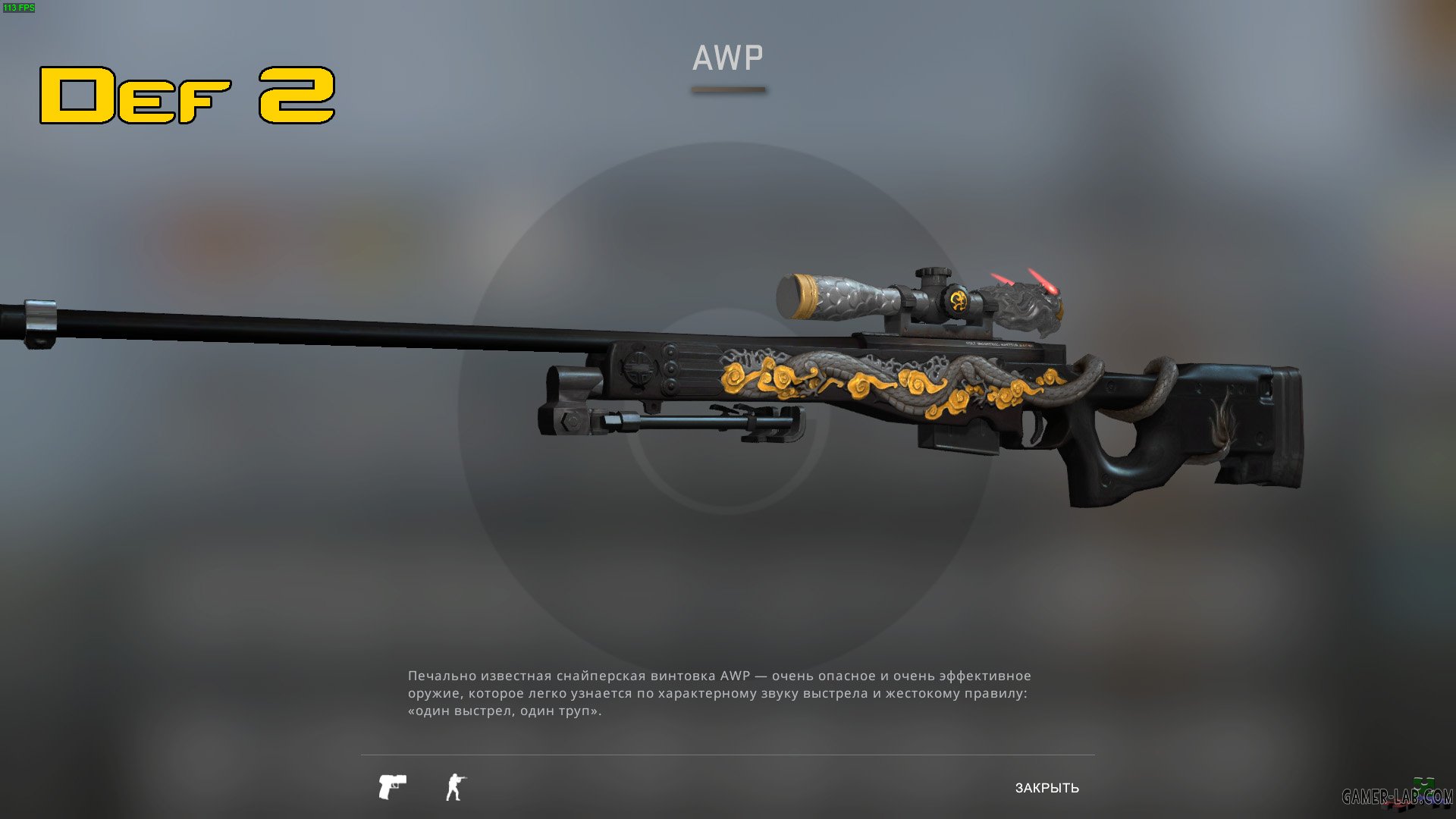Click the divider line under AWP title
The height and width of the screenshot is (819, 1456).
tap(726, 89)
